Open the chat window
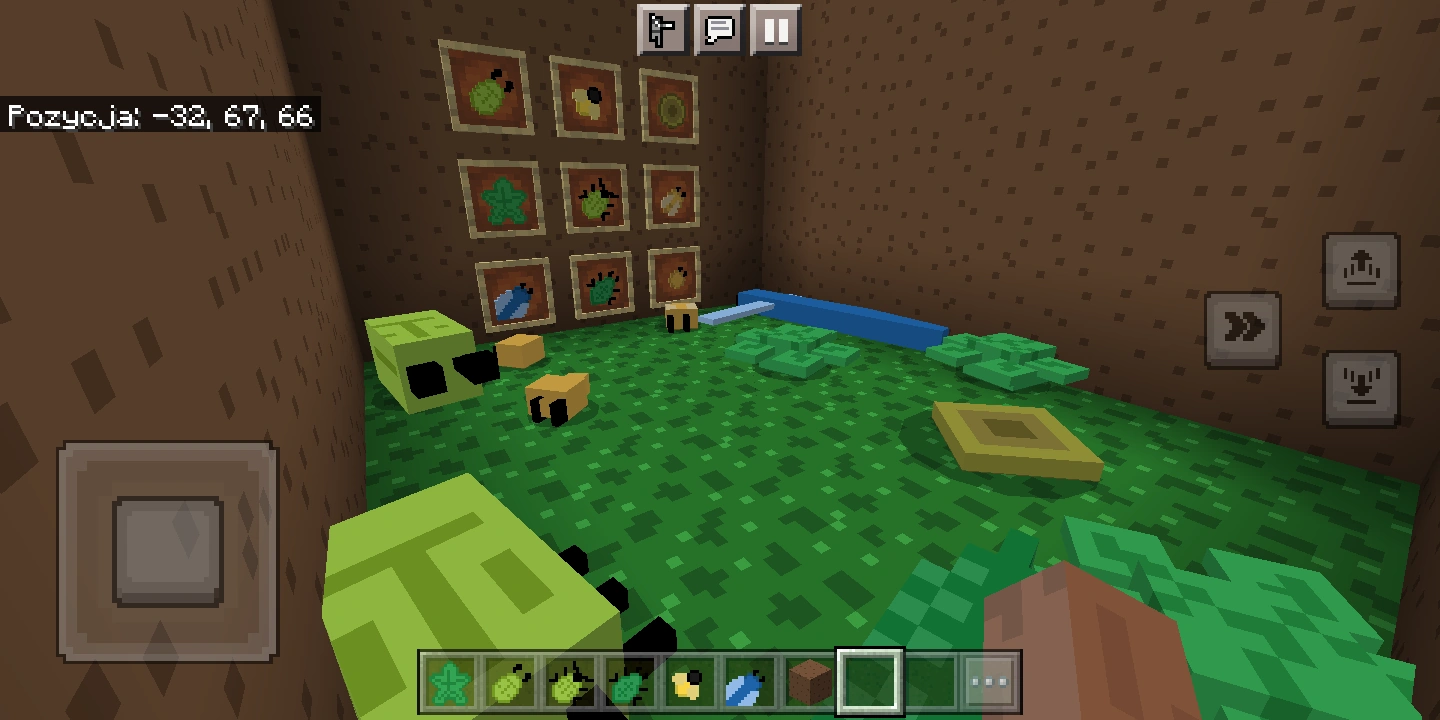Image resolution: width=1440 pixels, height=720 pixels. point(719,30)
